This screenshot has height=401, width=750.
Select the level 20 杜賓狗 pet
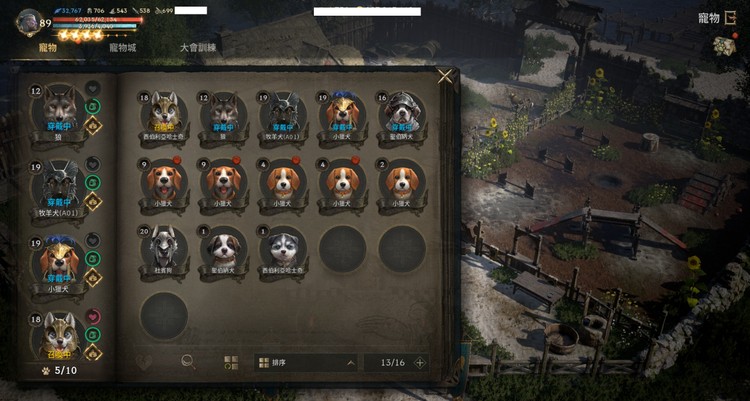[x=164, y=246]
